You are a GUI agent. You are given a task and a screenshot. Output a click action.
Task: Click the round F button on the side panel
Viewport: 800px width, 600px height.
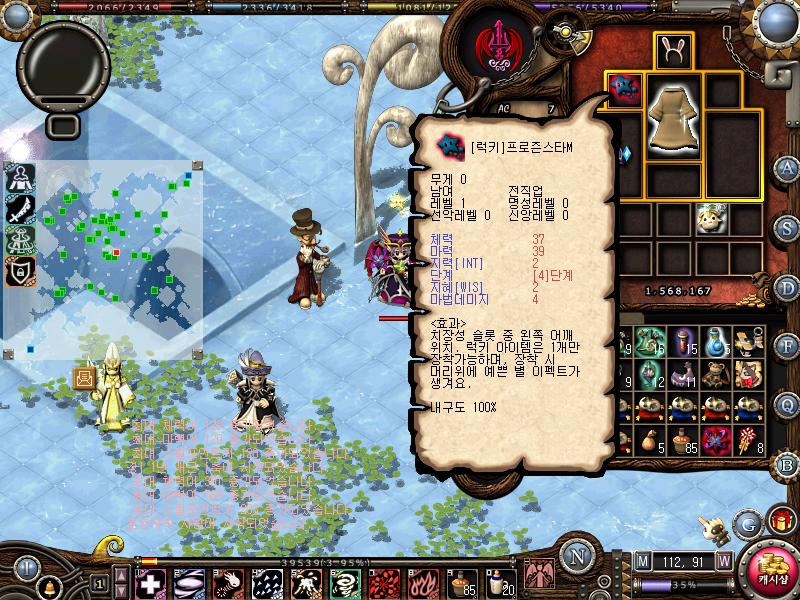point(788,346)
